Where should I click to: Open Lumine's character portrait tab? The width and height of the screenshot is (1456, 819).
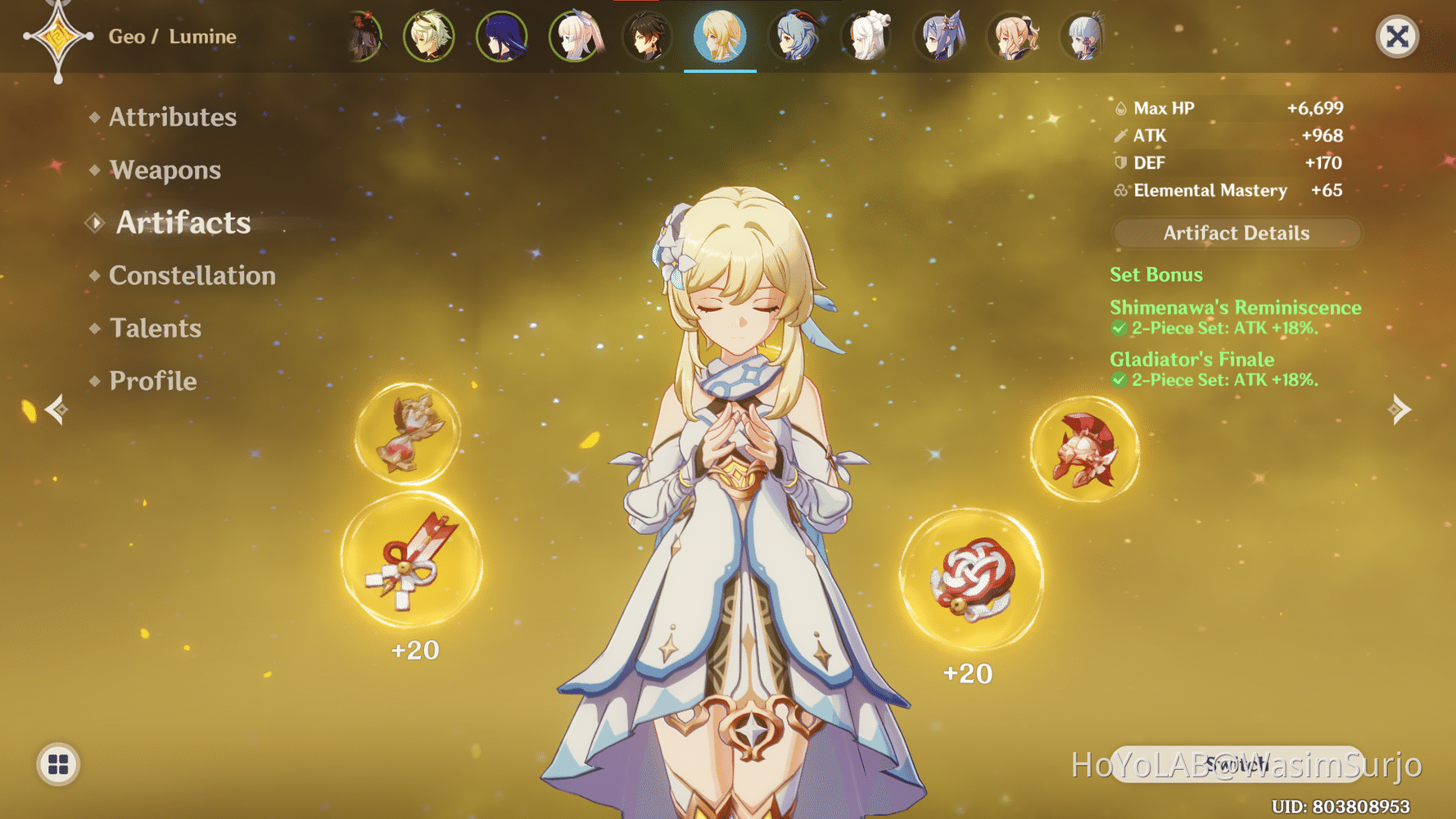click(x=720, y=36)
